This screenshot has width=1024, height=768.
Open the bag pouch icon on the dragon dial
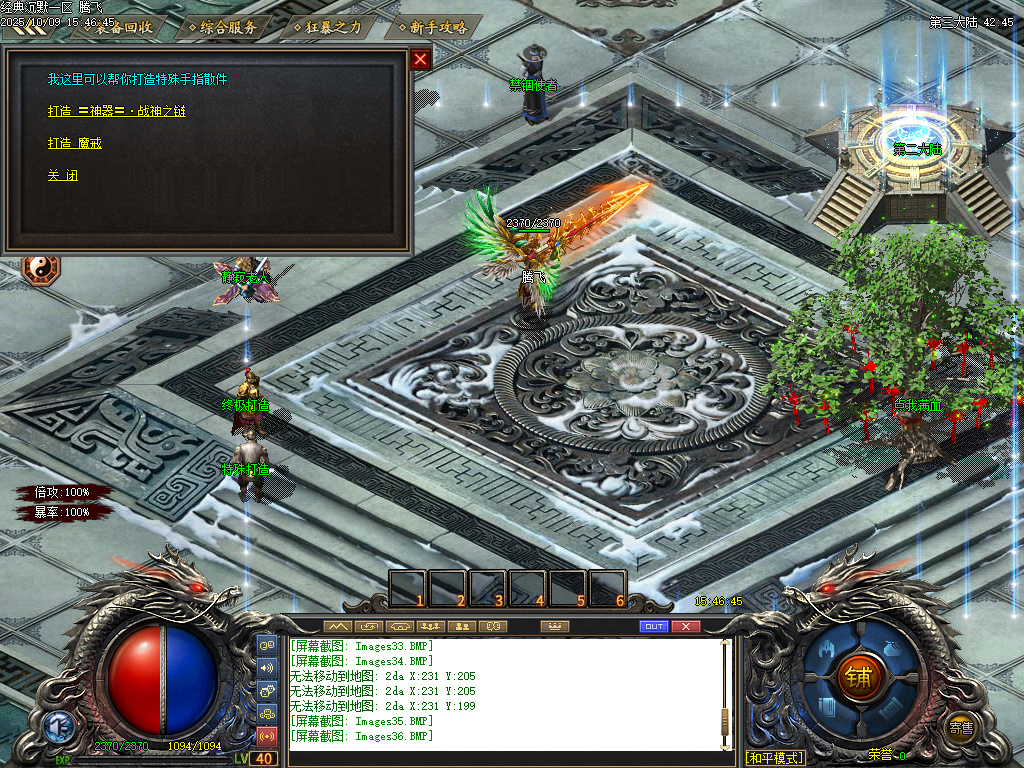coord(893,648)
